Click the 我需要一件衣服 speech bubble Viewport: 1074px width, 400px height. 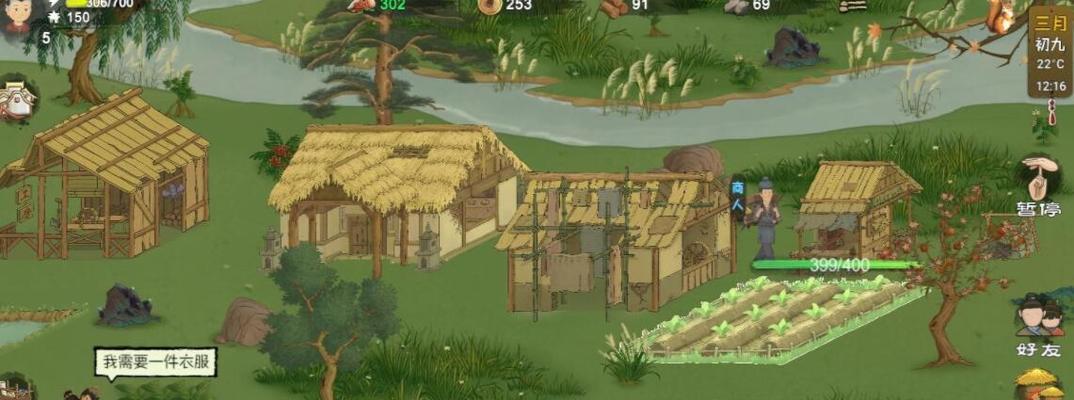(155, 361)
